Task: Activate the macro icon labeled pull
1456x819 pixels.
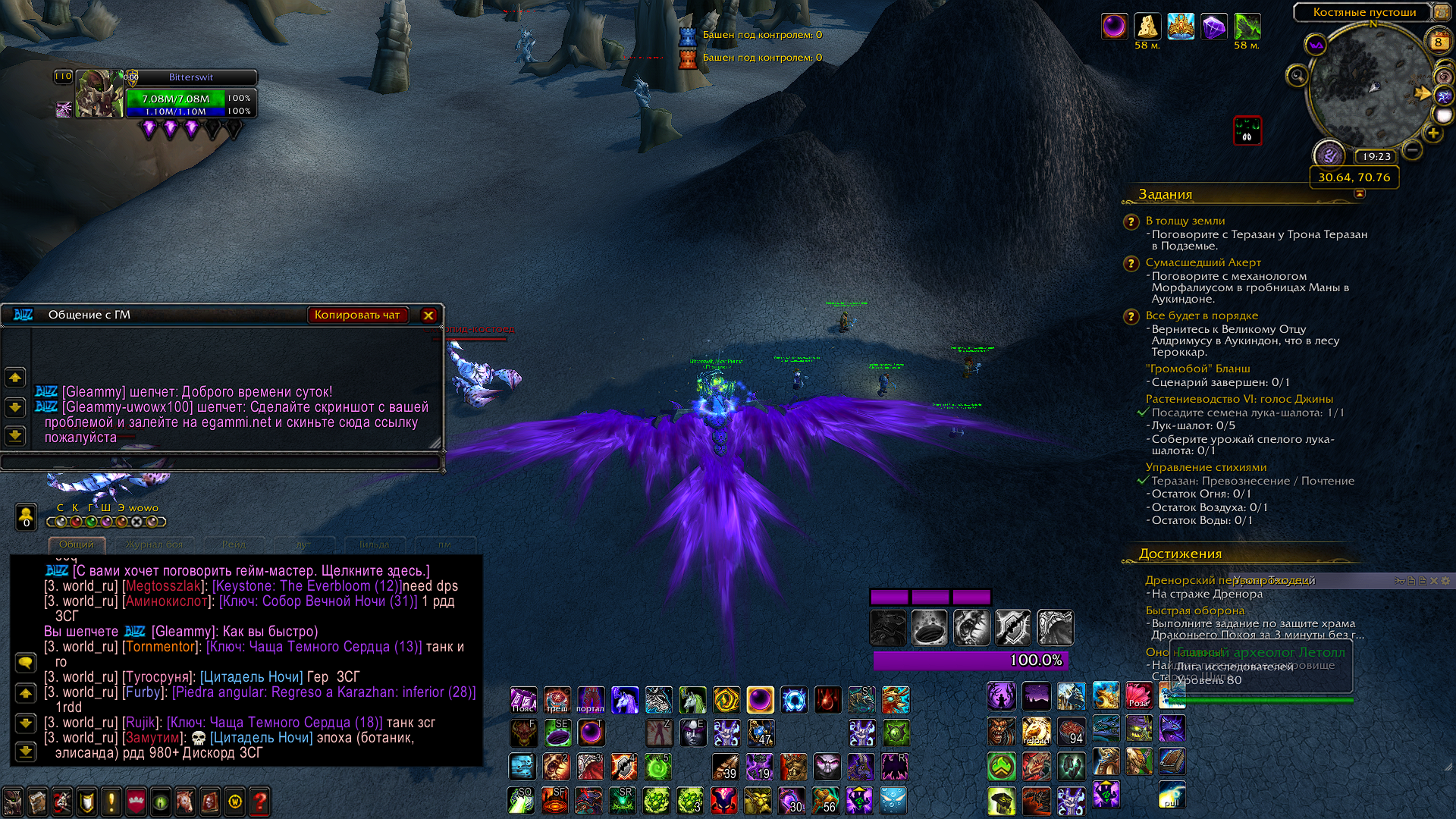Action: (x=1172, y=795)
